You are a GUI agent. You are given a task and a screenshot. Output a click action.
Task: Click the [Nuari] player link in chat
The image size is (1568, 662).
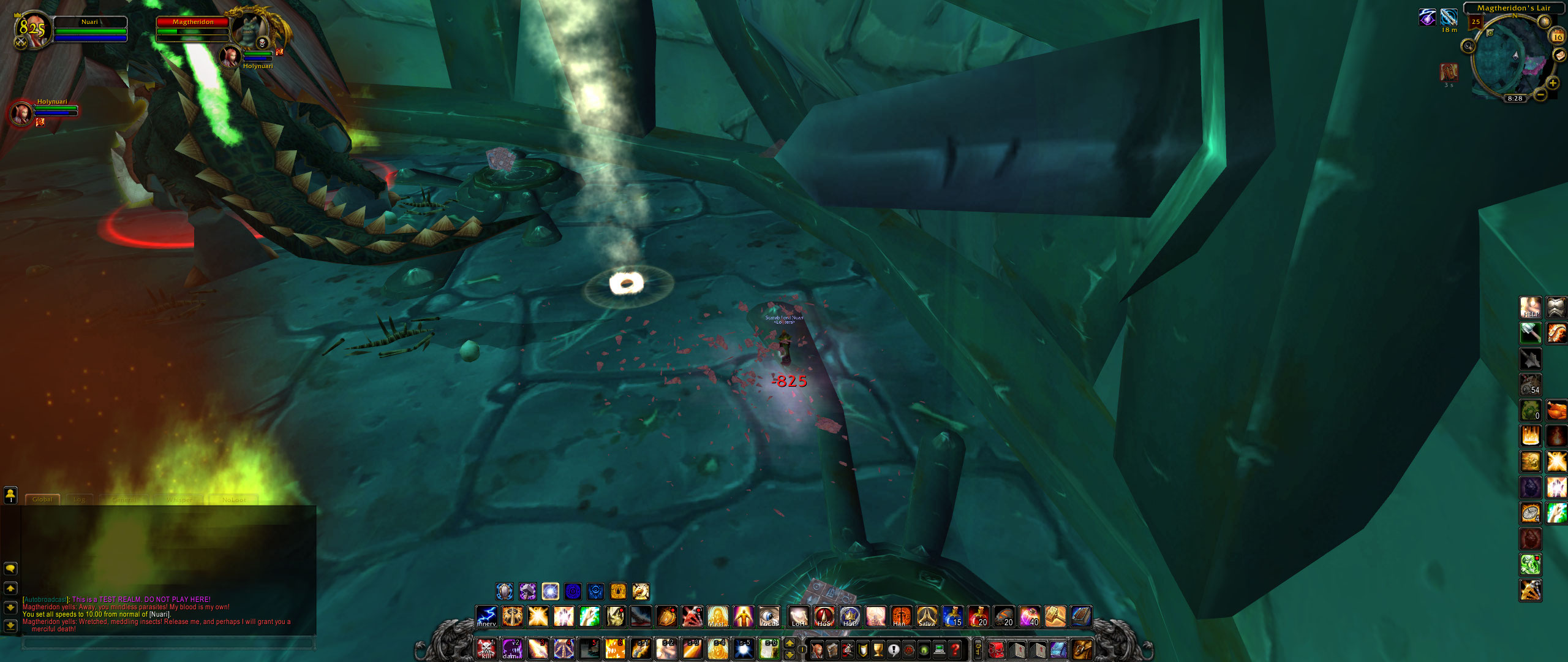(159, 615)
